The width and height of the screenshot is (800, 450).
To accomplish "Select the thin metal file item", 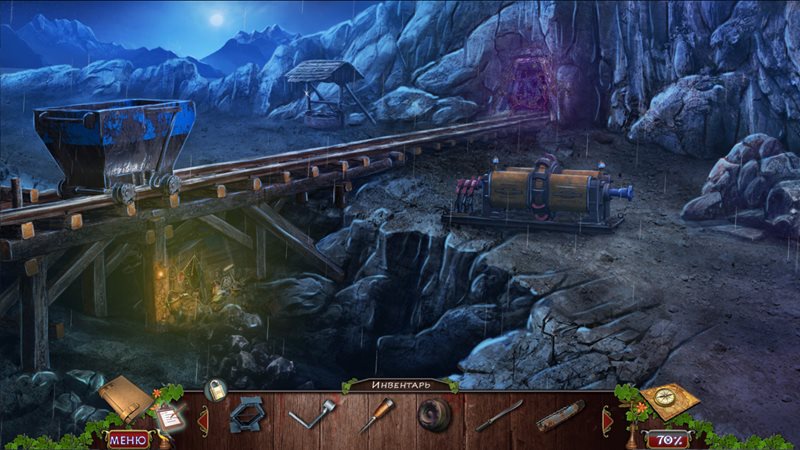I will [x=498, y=414].
